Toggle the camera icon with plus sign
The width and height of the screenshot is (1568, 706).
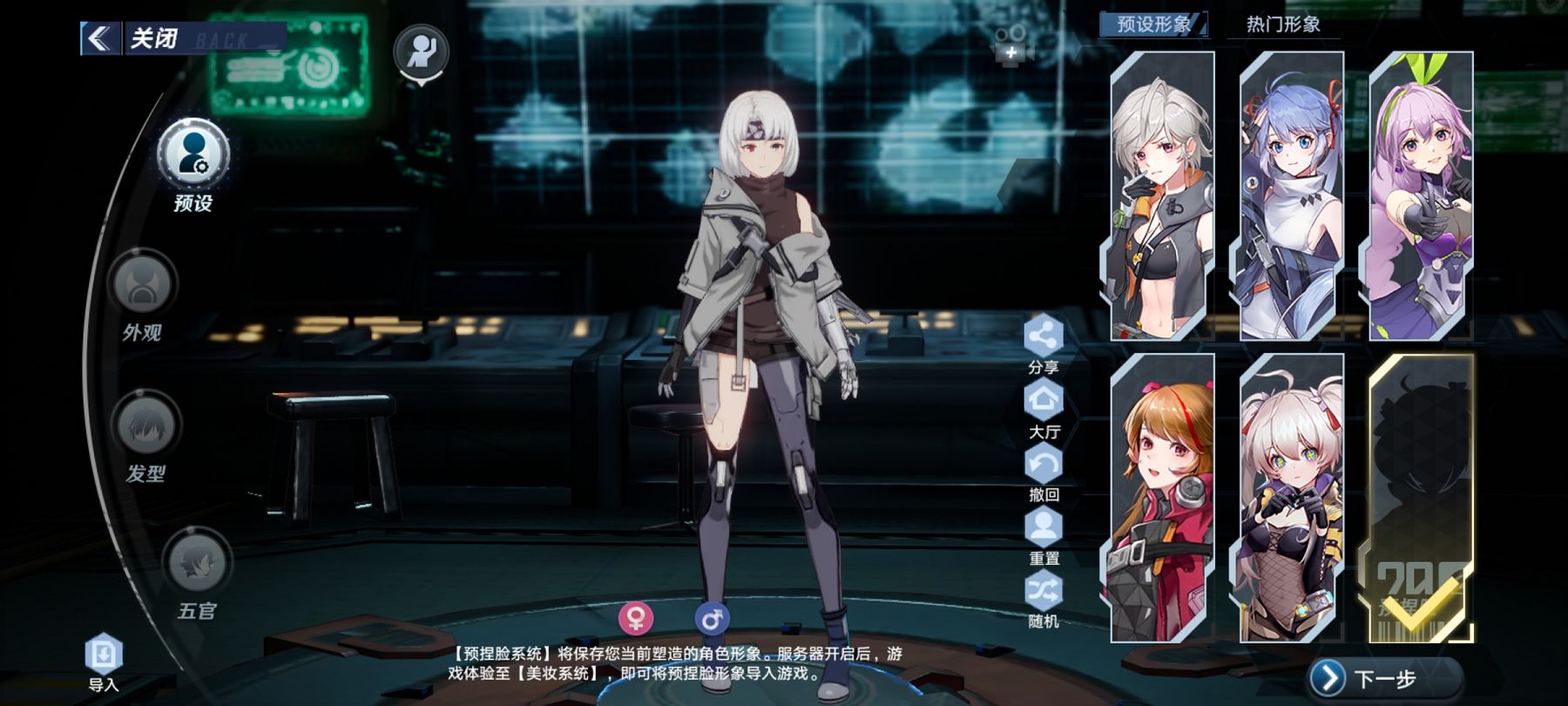click(x=1012, y=45)
